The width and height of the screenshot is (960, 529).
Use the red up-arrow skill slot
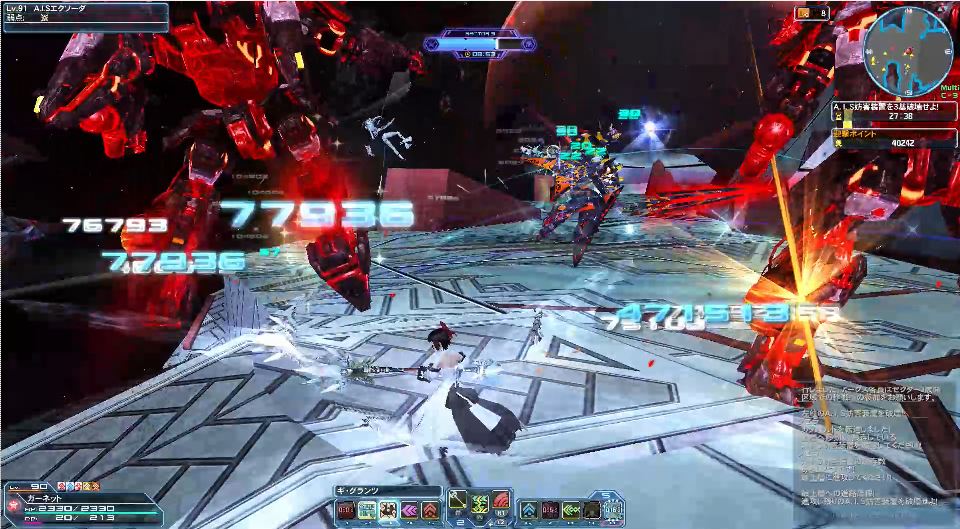coord(430,510)
